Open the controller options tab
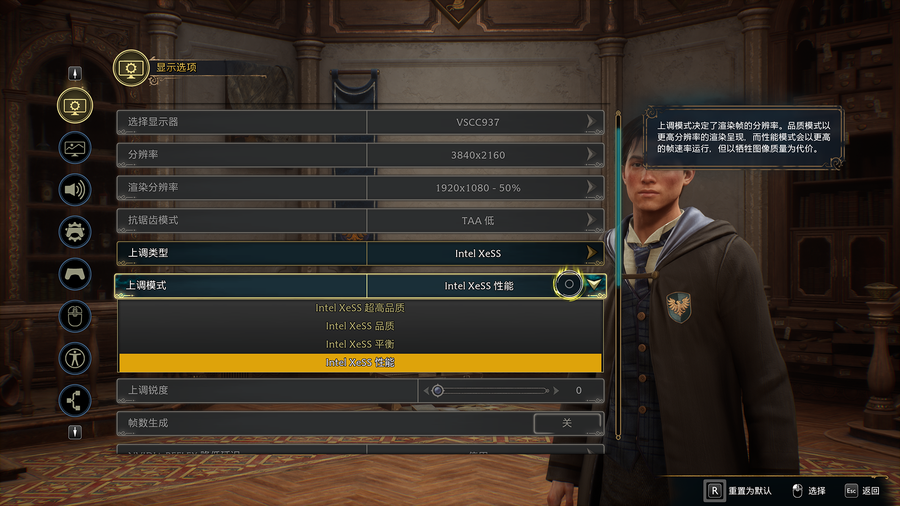900x506 pixels. click(75, 273)
